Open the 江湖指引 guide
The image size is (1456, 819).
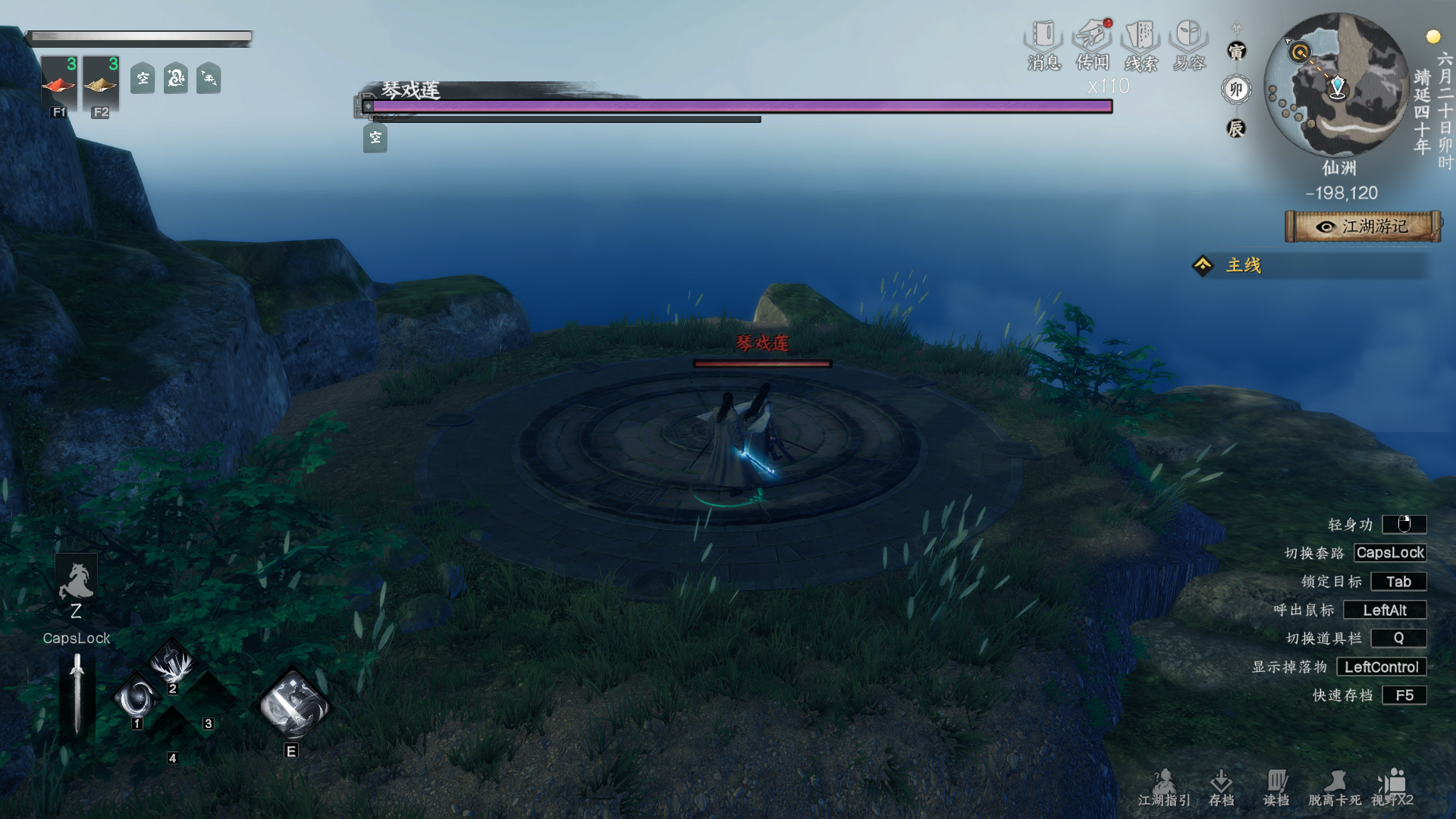pyautogui.click(x=1164, y=788)
